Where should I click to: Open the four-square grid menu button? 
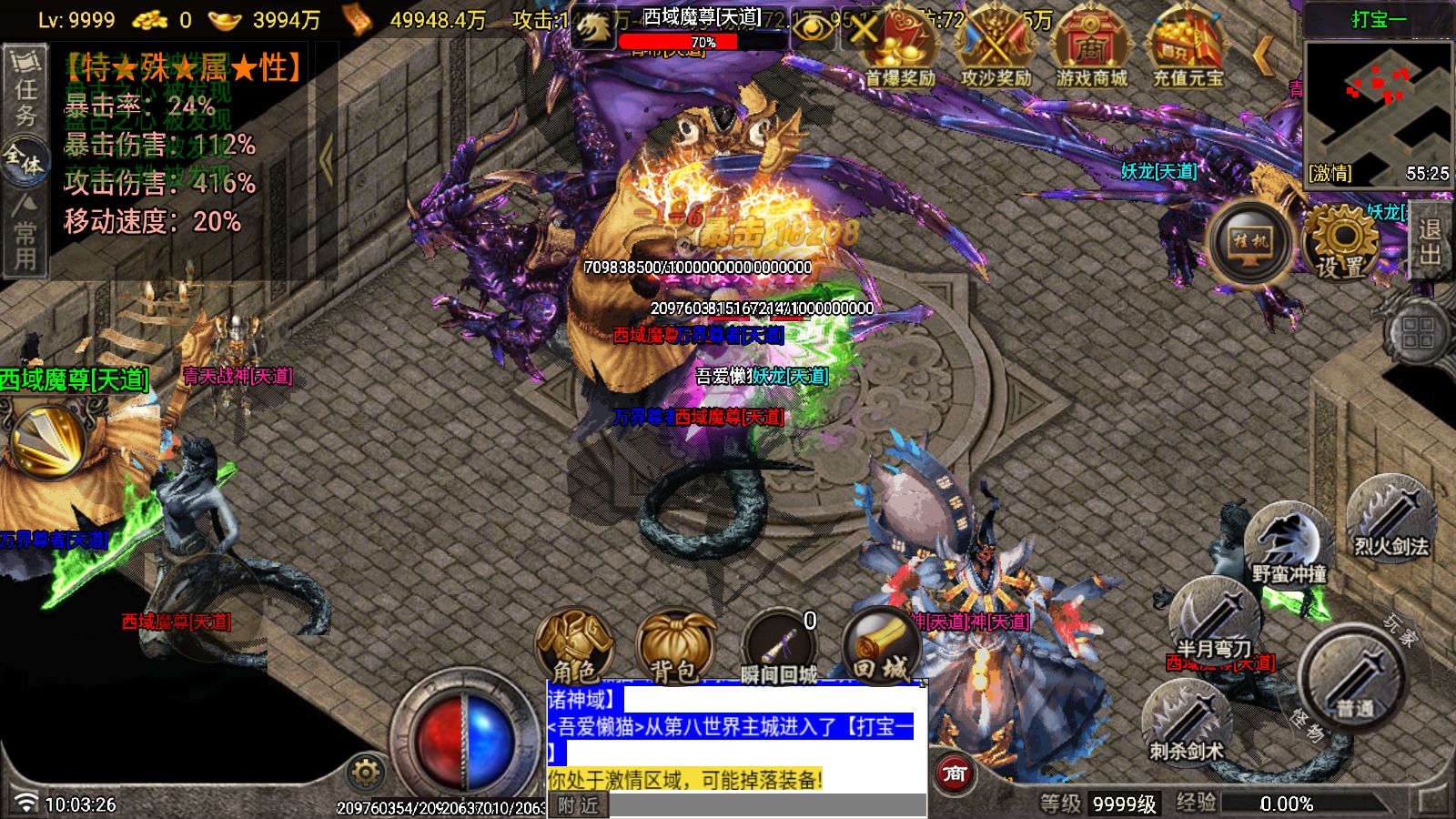click(1417, 333)
